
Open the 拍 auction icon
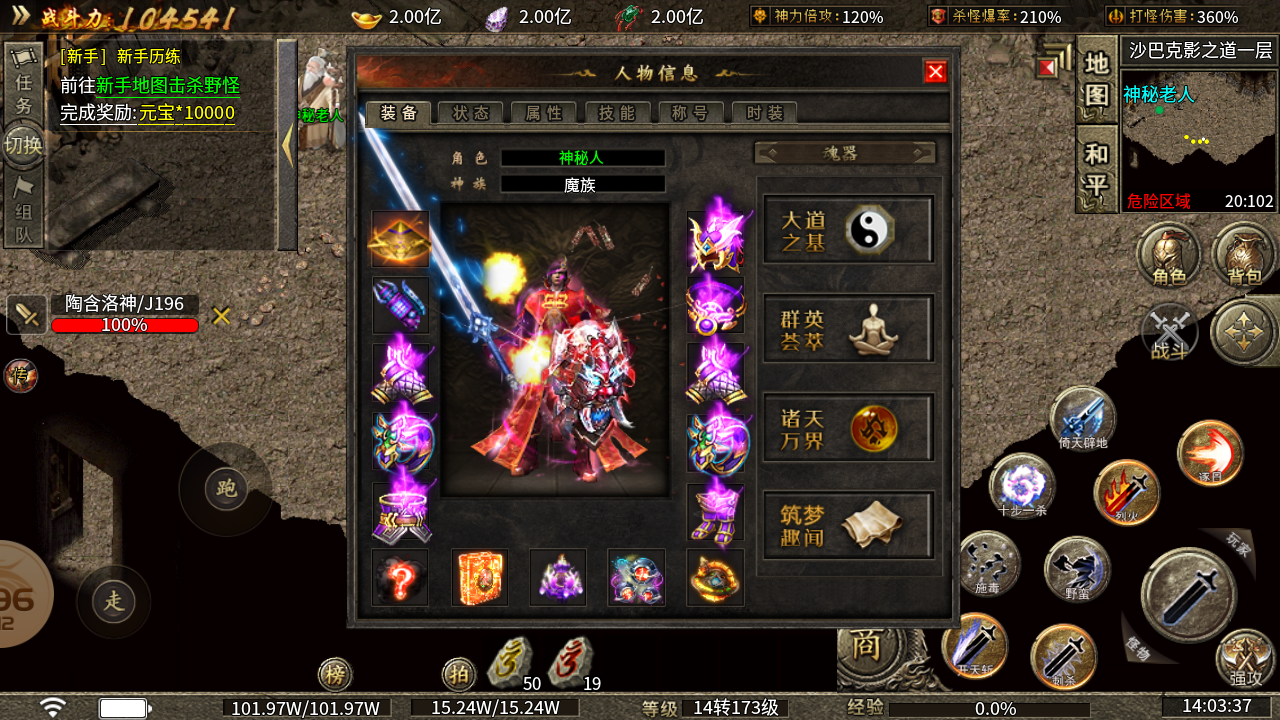point(459,675)
